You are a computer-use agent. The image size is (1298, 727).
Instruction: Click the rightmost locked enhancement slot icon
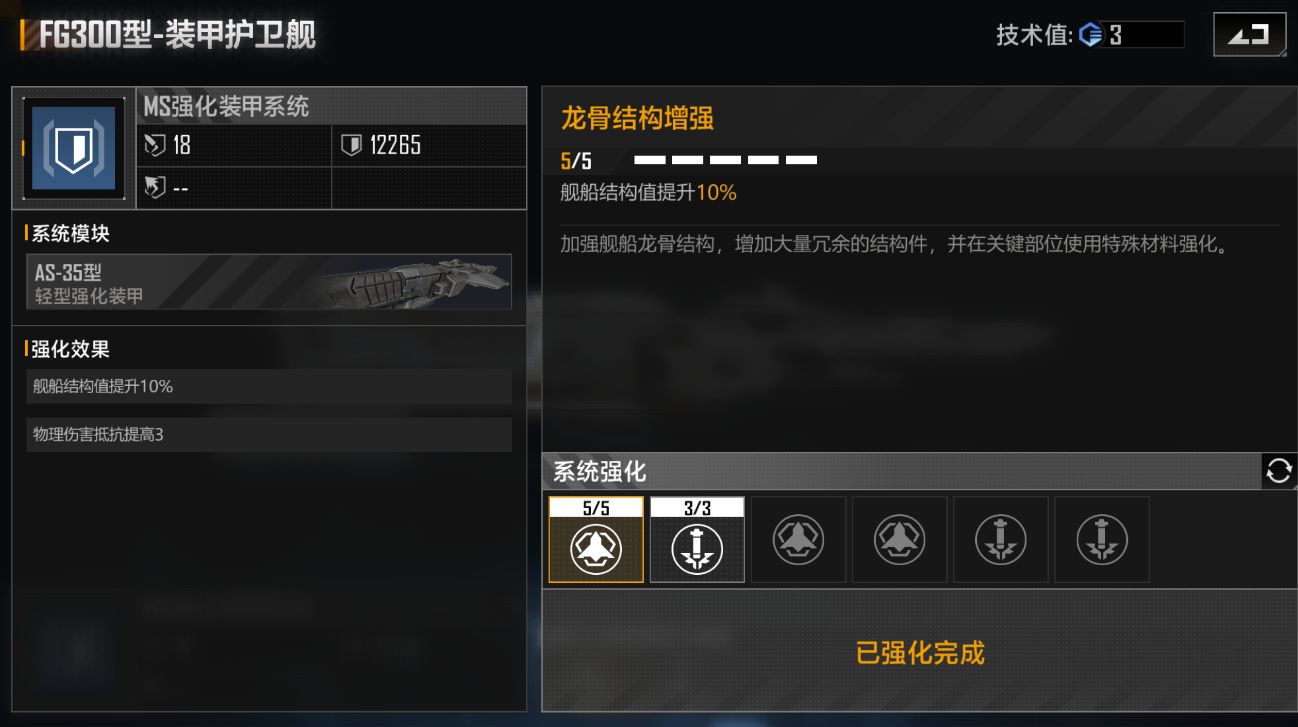click(1101, 539)
